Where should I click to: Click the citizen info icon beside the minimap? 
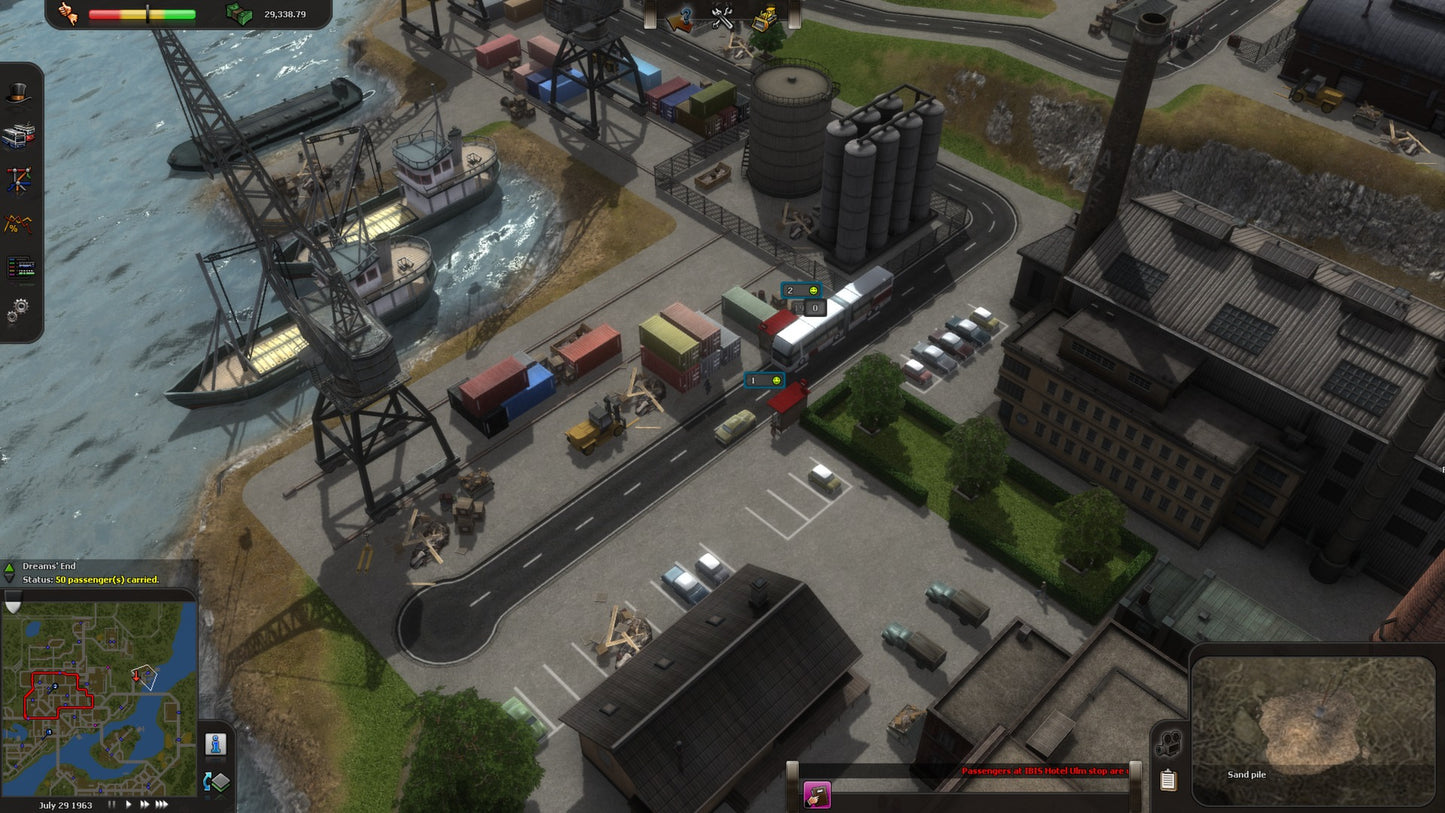[214, 743]
